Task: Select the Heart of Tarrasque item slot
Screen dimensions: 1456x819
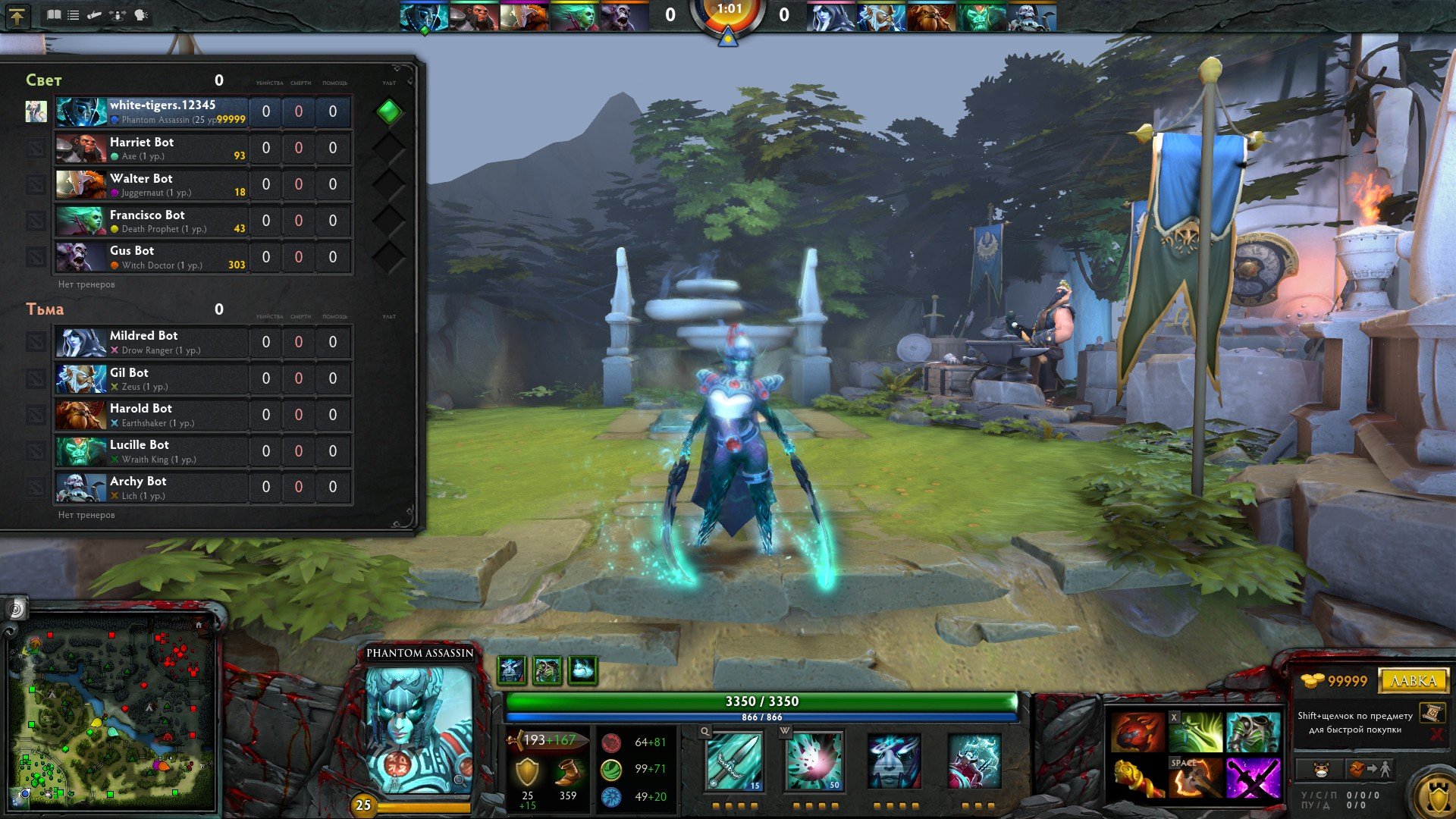Action: [1137, 731]
